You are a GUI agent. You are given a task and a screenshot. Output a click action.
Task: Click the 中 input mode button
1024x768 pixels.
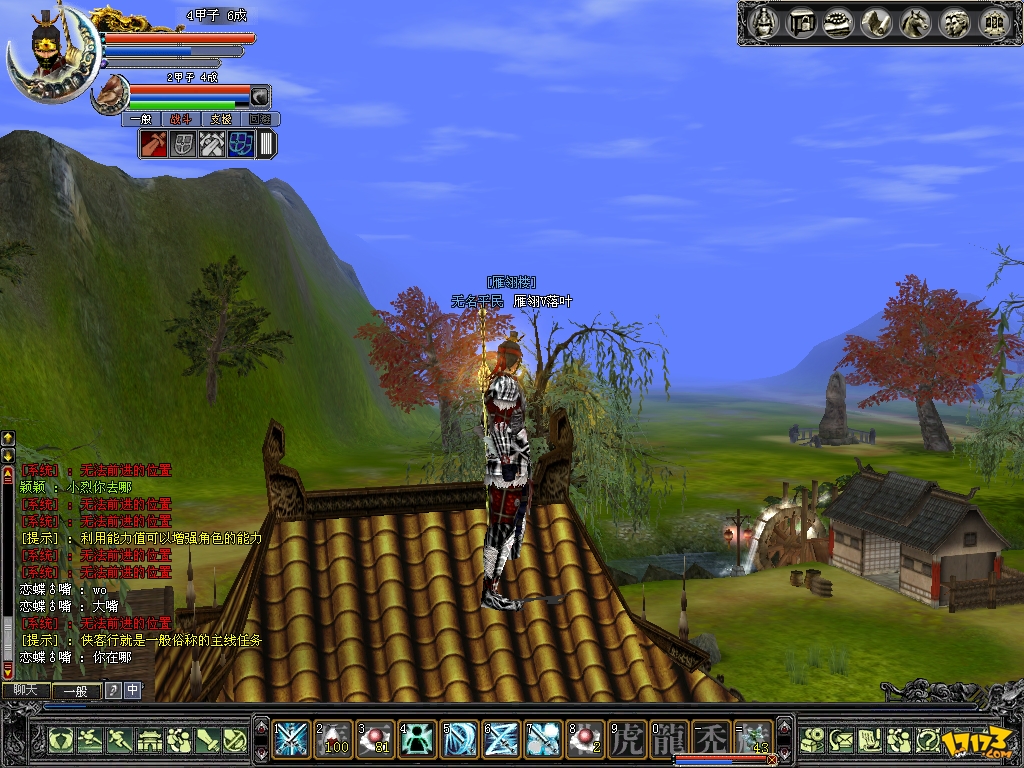tap(133, 690)
